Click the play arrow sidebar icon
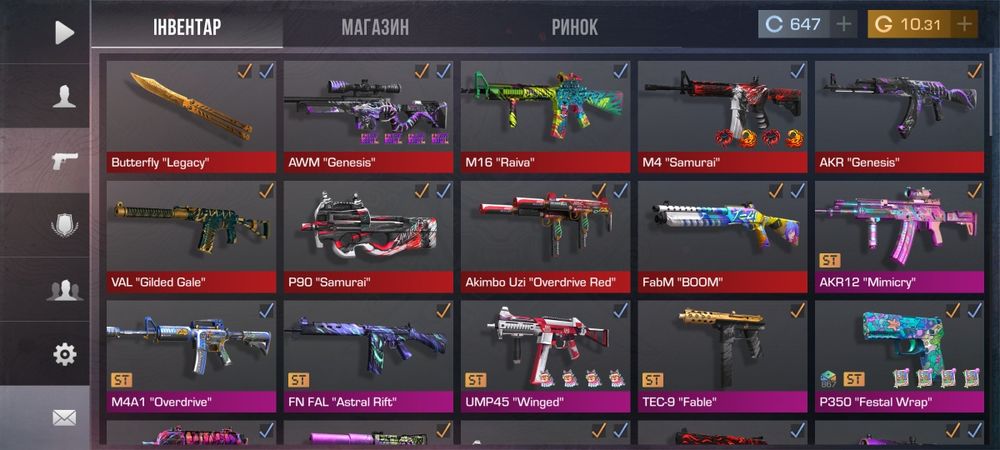1000x450 pixels. (x=63, y=32)
